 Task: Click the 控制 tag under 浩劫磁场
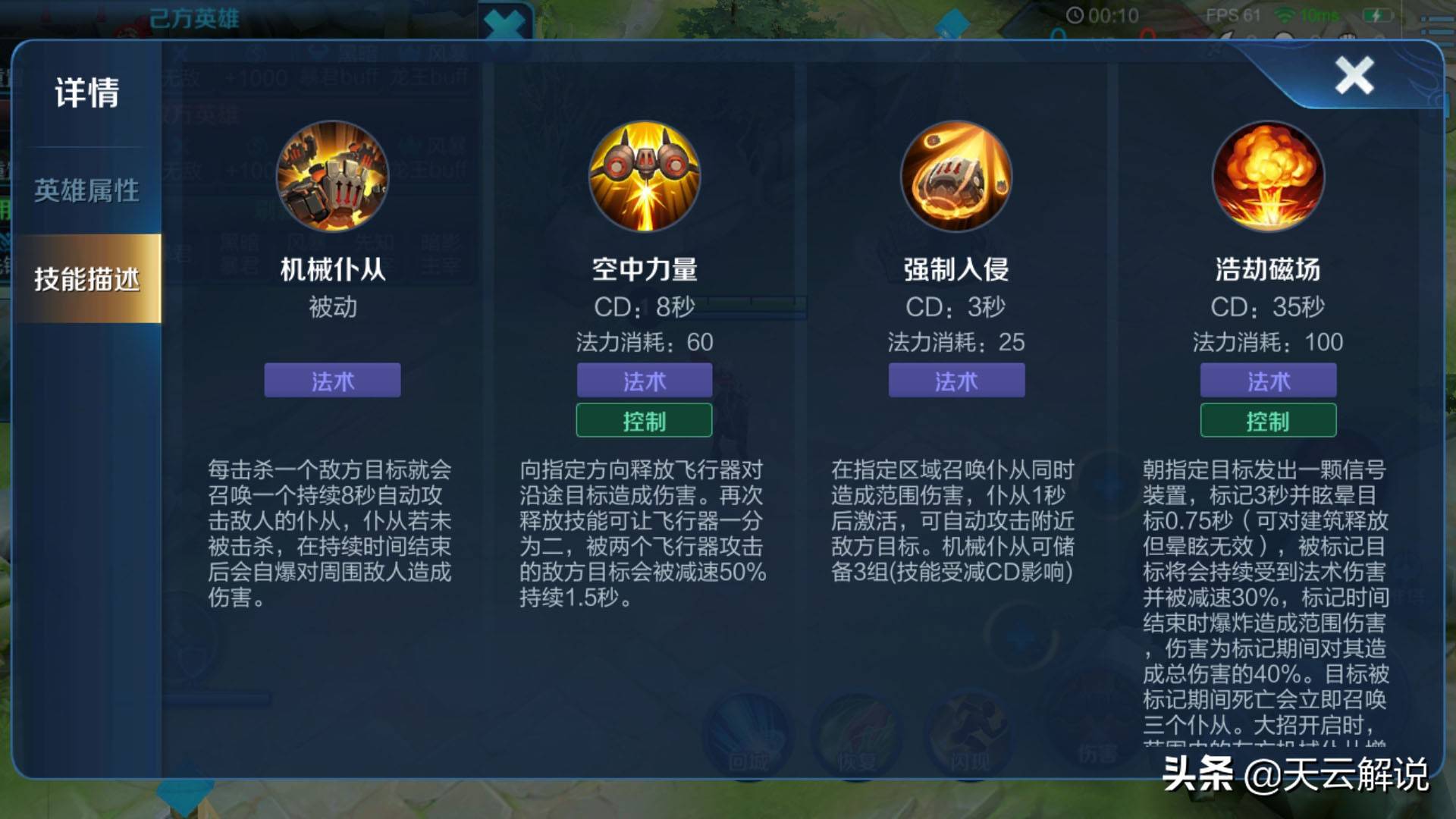(1268, 420)
